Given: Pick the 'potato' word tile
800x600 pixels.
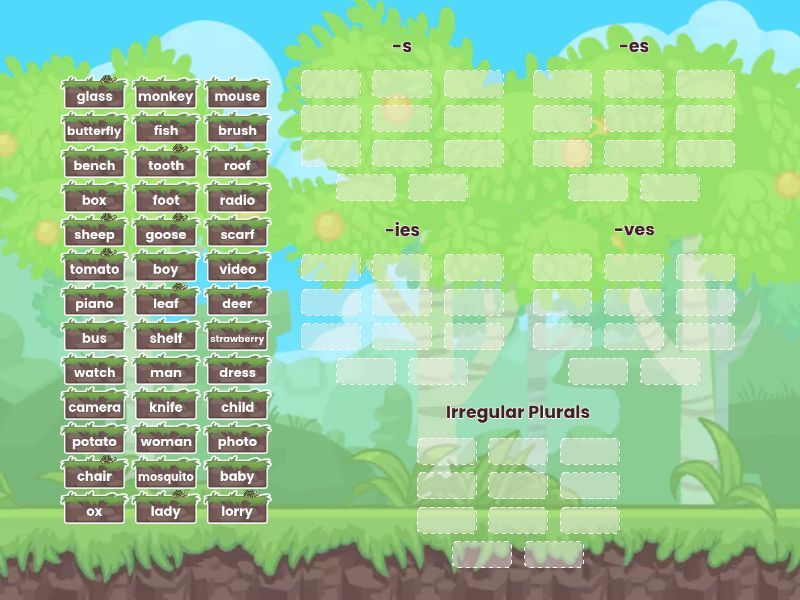Looking at the screenshot, I should click(x=94, y=442).
